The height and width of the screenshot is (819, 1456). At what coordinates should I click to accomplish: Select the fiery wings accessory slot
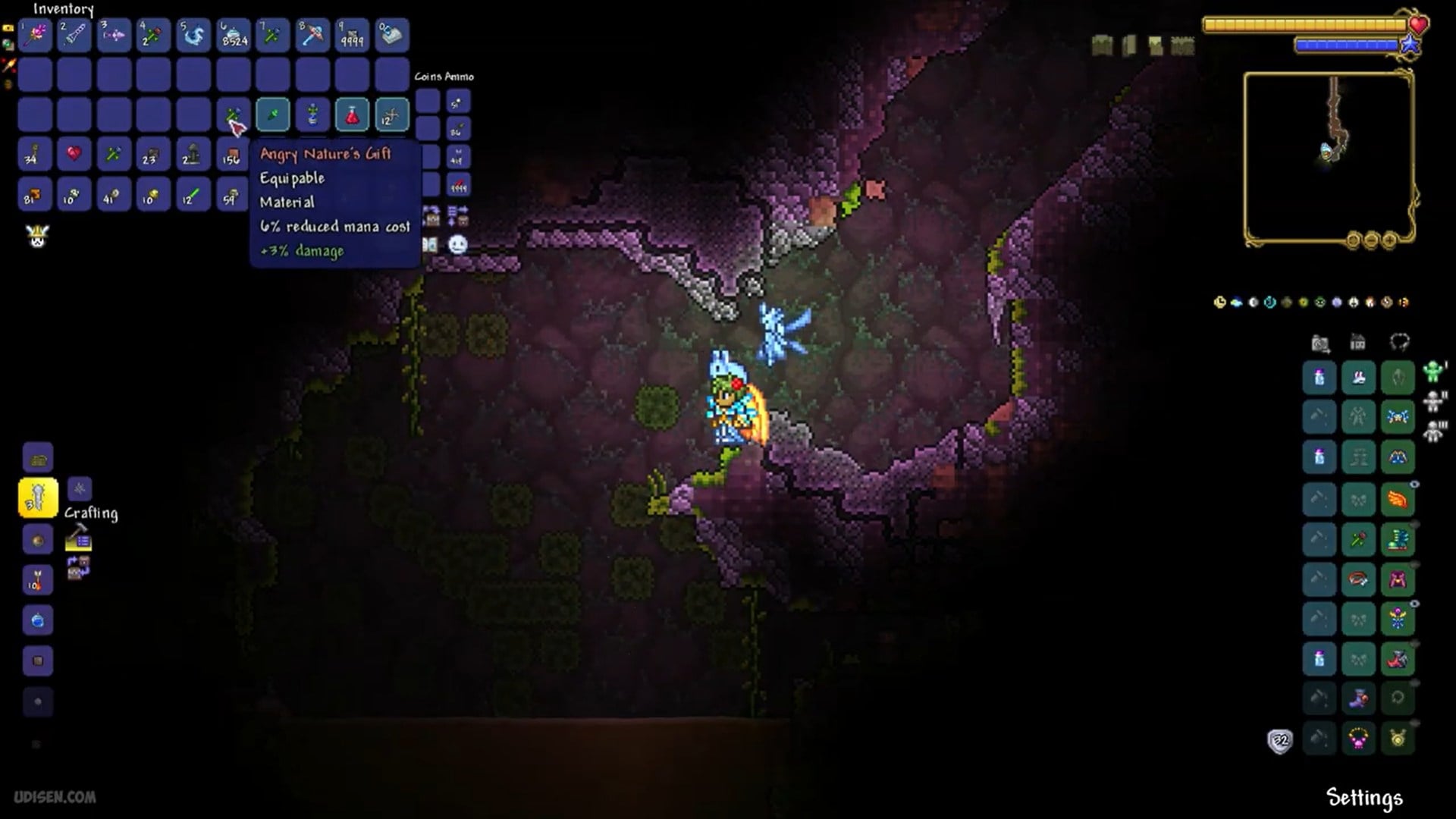1398,497
